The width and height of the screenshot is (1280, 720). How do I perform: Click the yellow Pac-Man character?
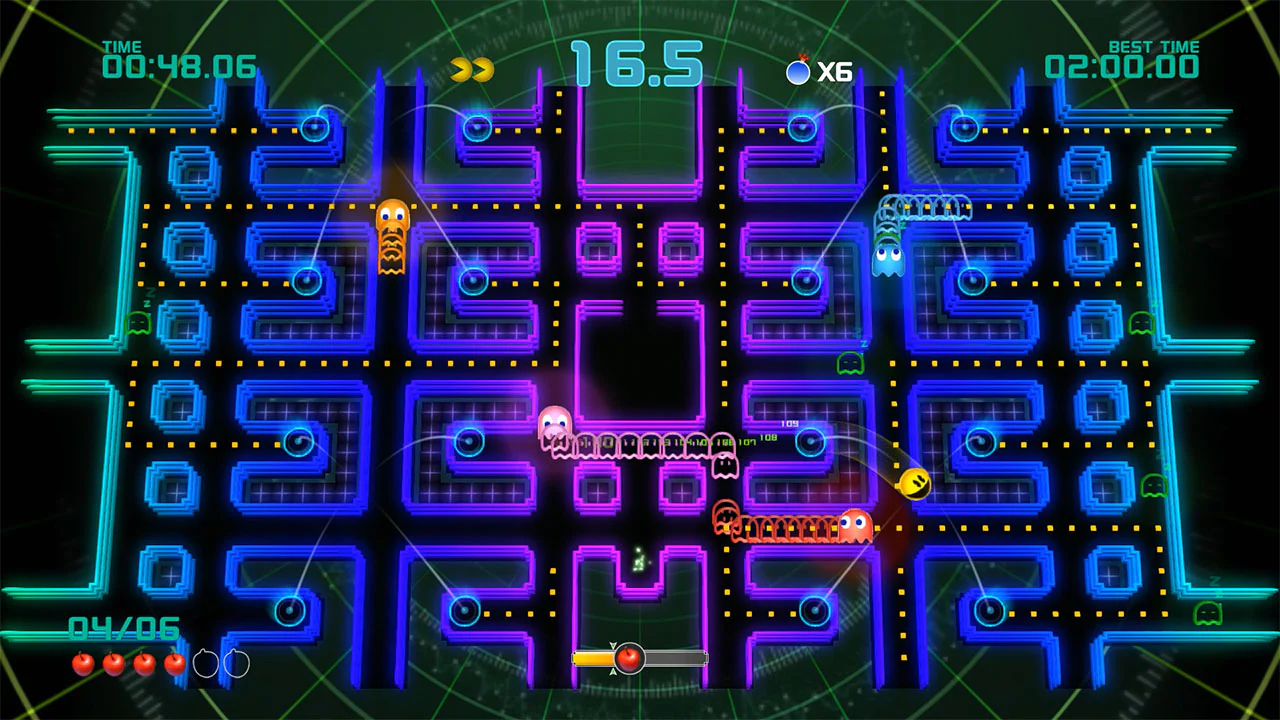(915, 485)
